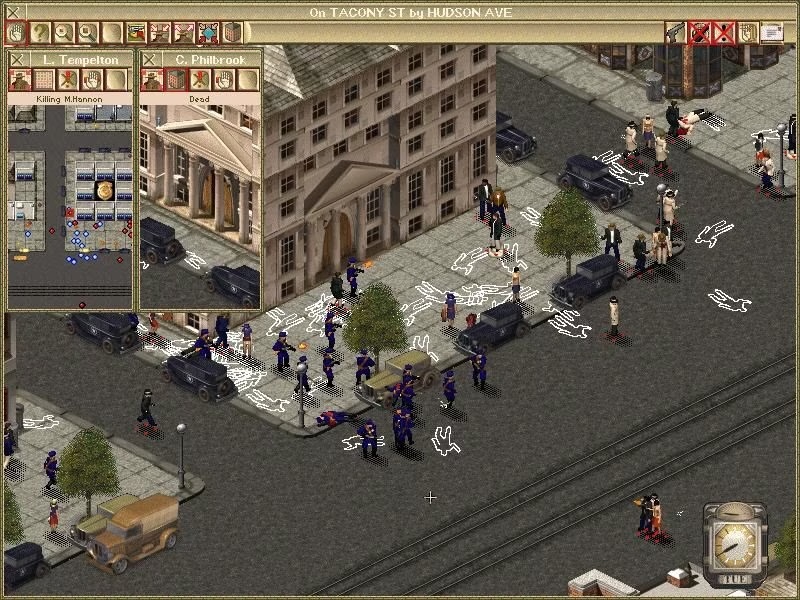Click the hand icon in C. Philbrook's panel
The width and height of the screenshot is (800, 600).
point(224,80)
